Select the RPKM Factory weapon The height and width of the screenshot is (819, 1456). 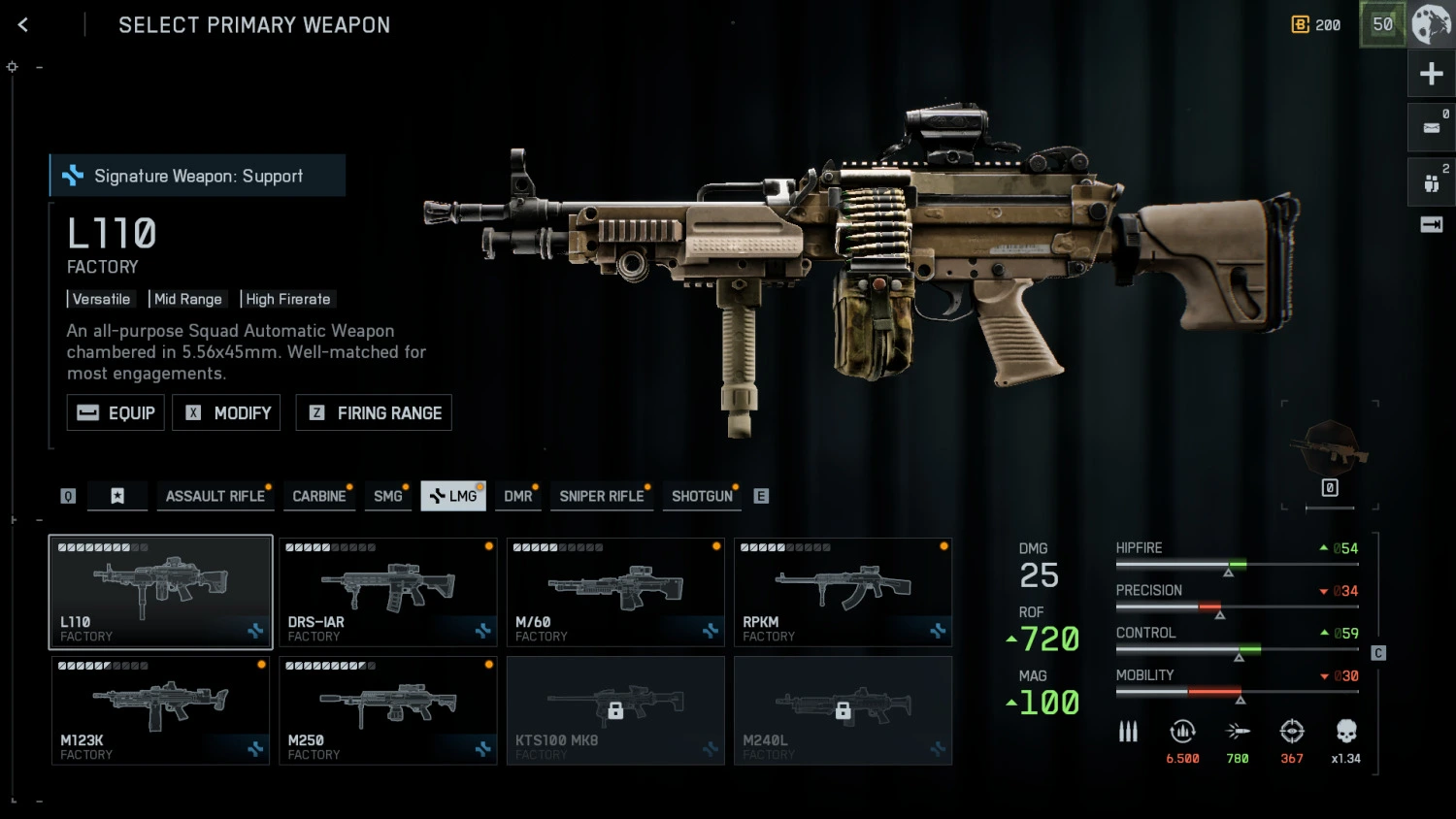point(843,592)
